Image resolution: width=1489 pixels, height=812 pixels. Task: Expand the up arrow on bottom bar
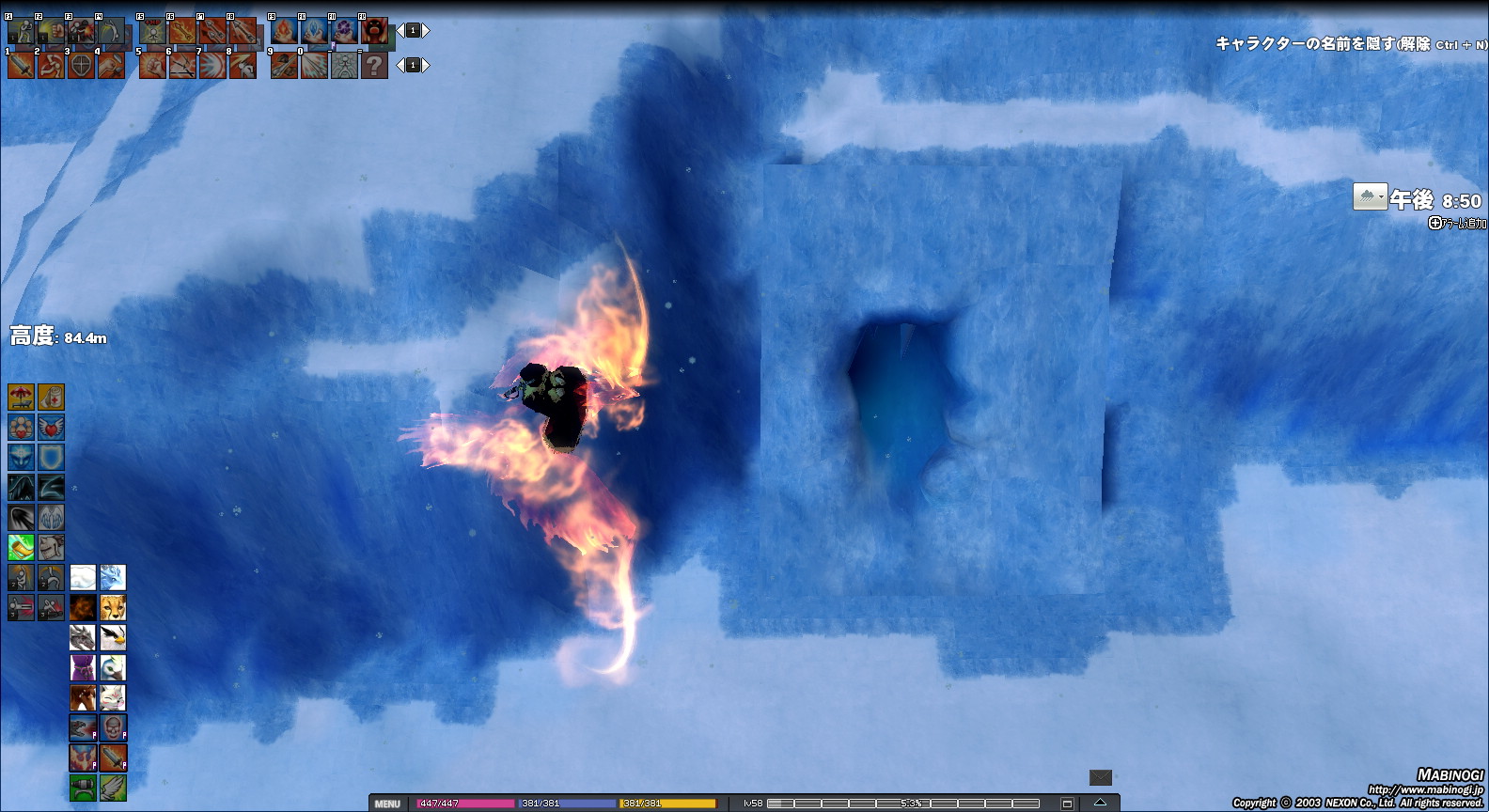click(1100, 803)
